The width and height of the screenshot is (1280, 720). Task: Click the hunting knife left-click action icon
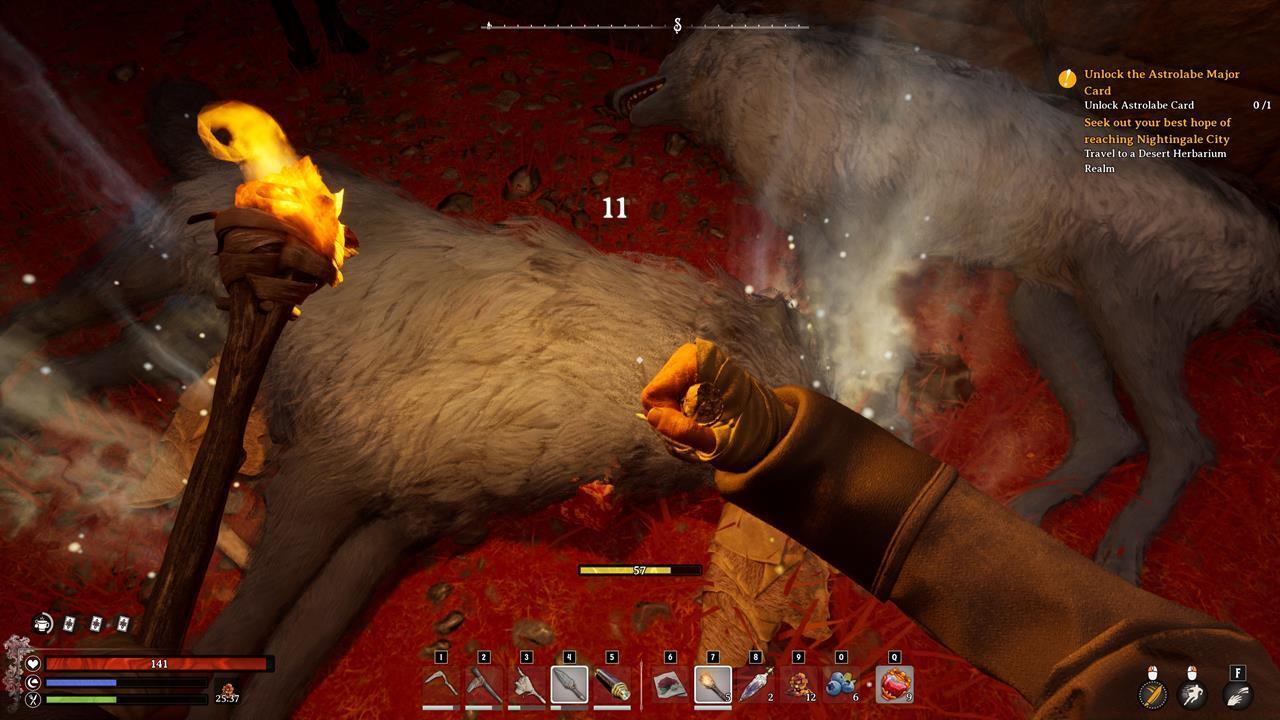[x=1152, y=695]
